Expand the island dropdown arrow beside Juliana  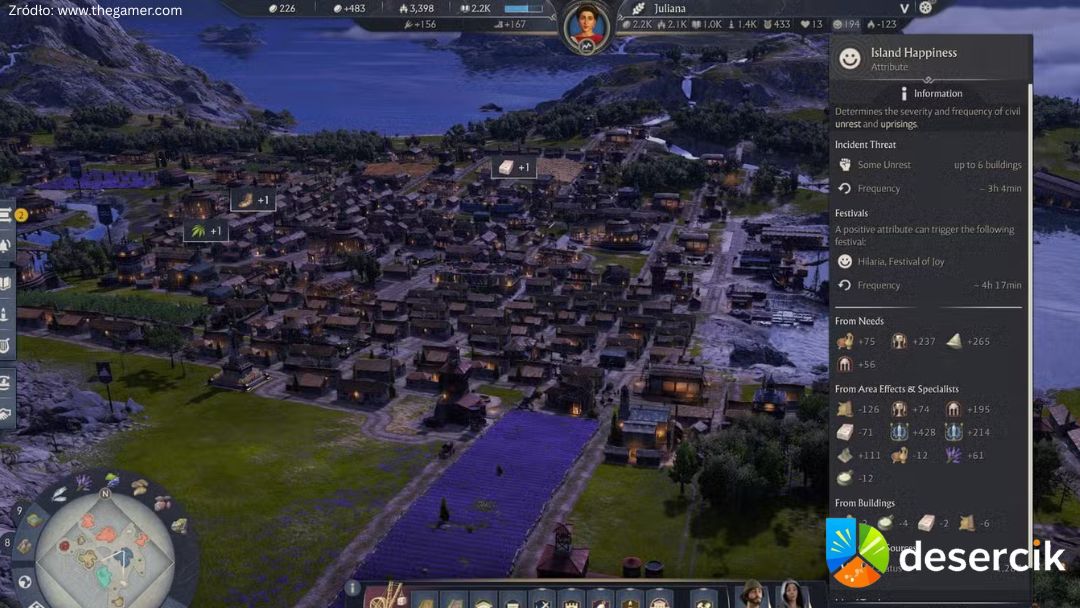tap(904, 8)
